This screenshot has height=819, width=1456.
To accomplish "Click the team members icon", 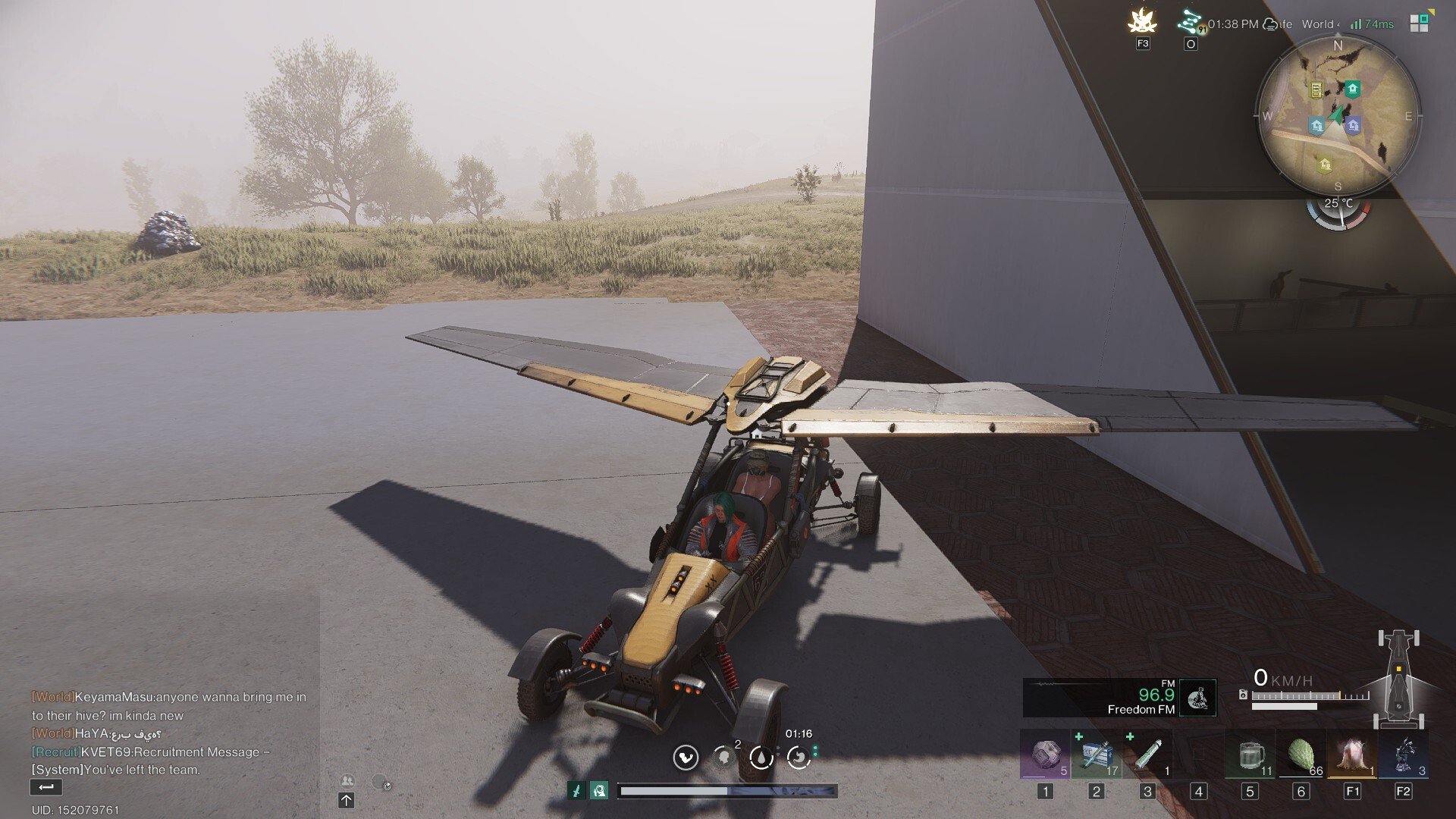I will pyautogui.click(x=347, y=781).
